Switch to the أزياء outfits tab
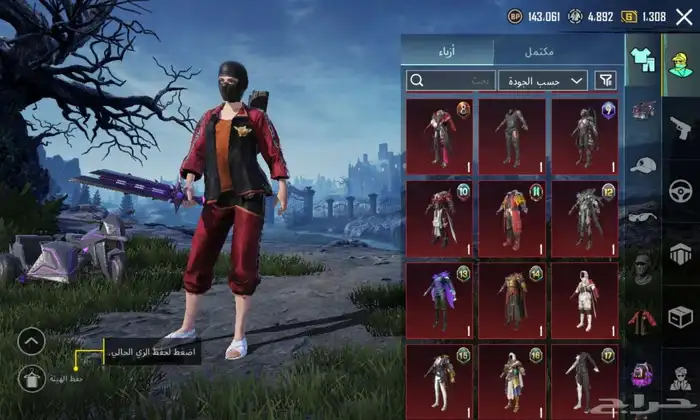The image size is (700, 420). [447, 51]
